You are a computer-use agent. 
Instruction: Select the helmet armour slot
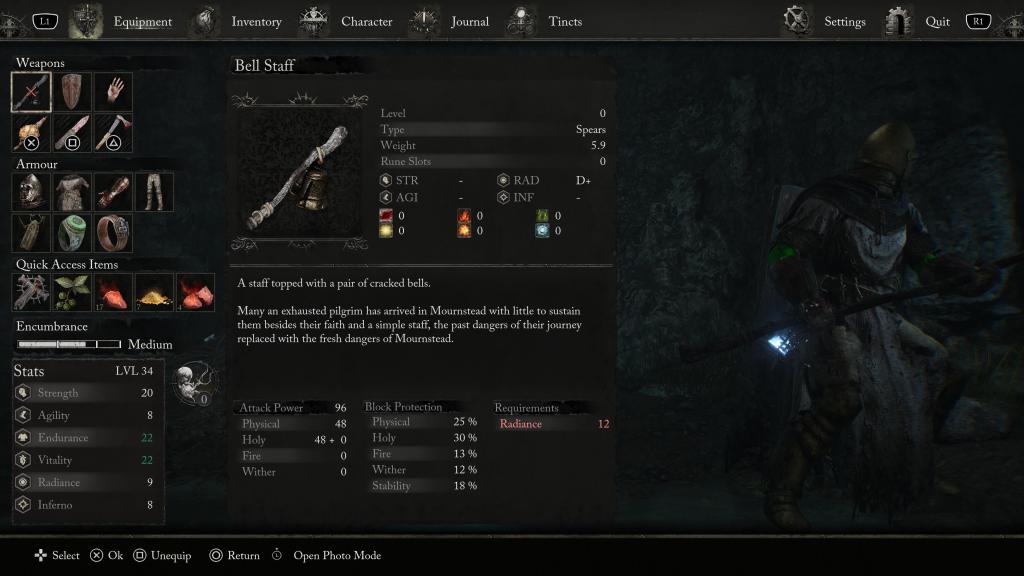pos(31,192)
